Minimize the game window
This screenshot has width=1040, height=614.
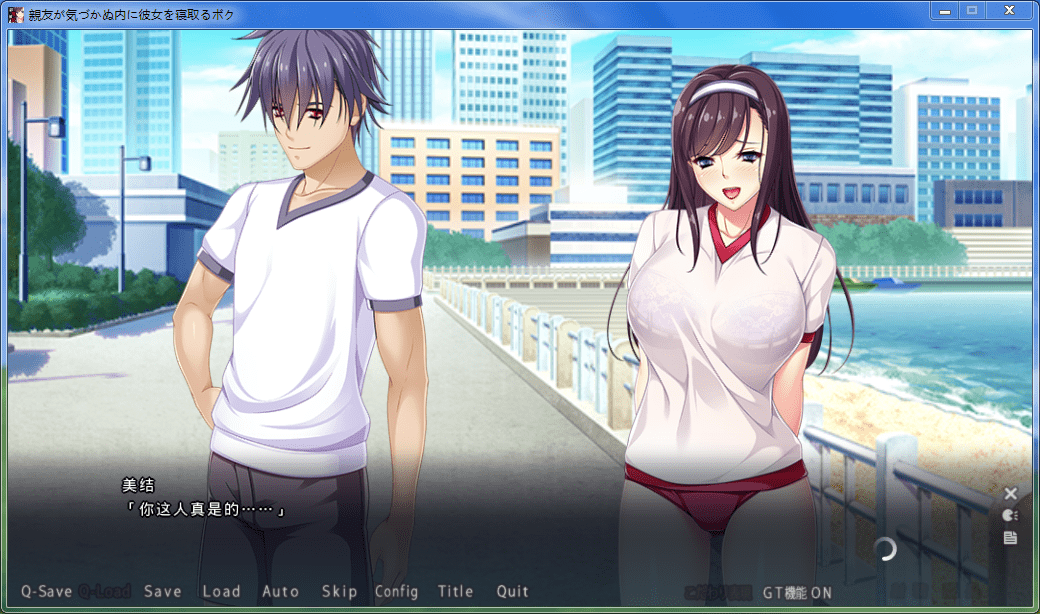945,10
